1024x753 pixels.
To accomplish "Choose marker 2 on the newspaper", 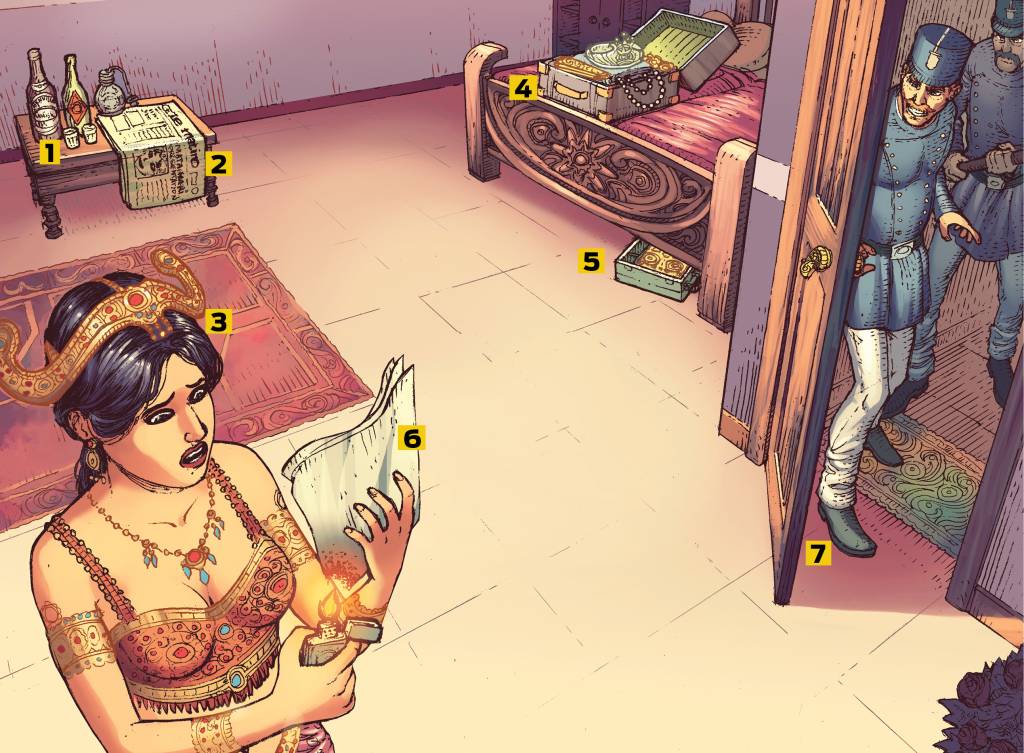I will coord(219,163).
